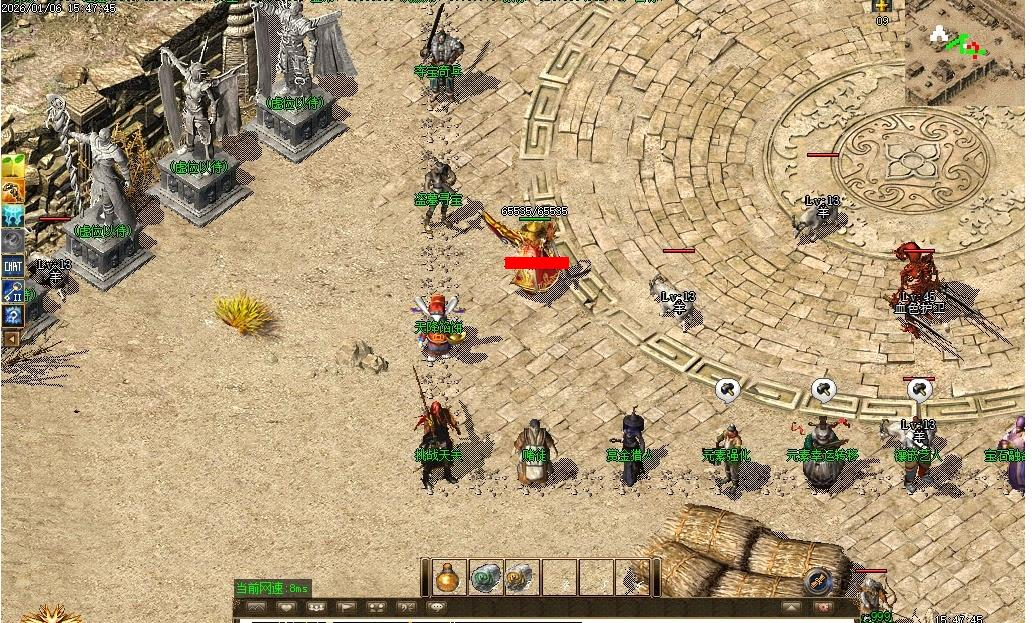Click the flag button on bottom bar

346,607
